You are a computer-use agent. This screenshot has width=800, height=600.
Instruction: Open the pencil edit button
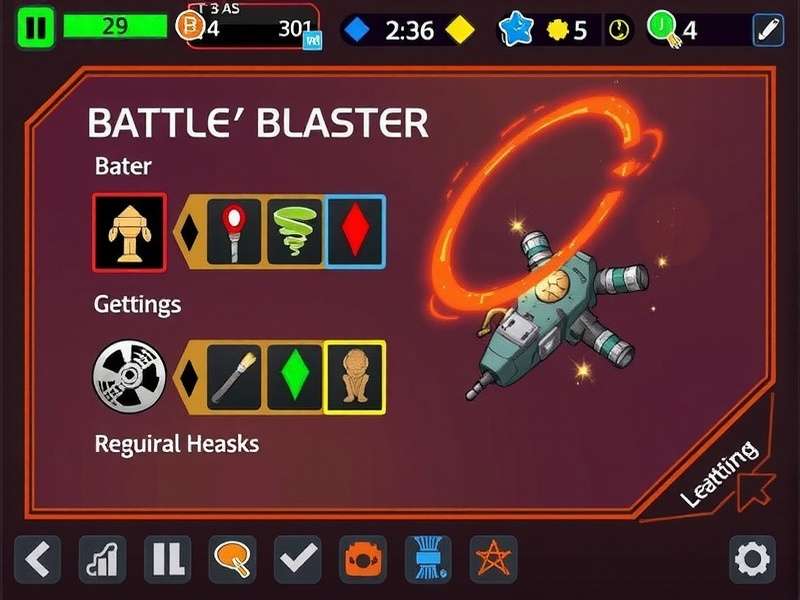[x=767, y=29]
